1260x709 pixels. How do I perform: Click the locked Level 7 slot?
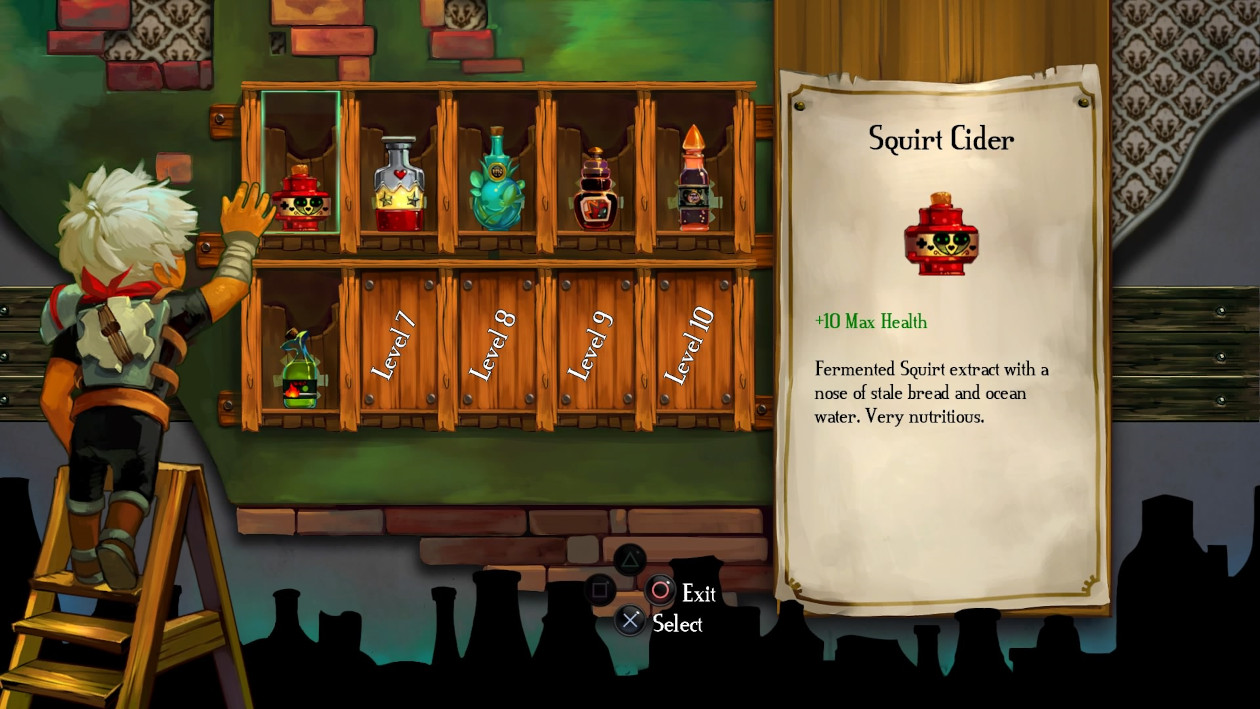click(398, 343)
